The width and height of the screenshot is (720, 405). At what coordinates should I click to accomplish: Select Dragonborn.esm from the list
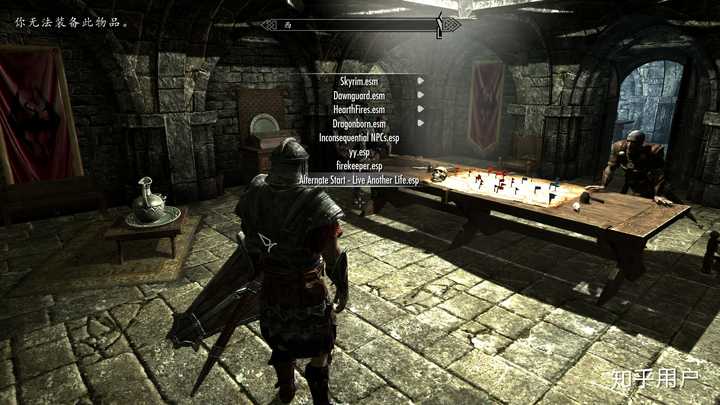[x=359, y=122]
